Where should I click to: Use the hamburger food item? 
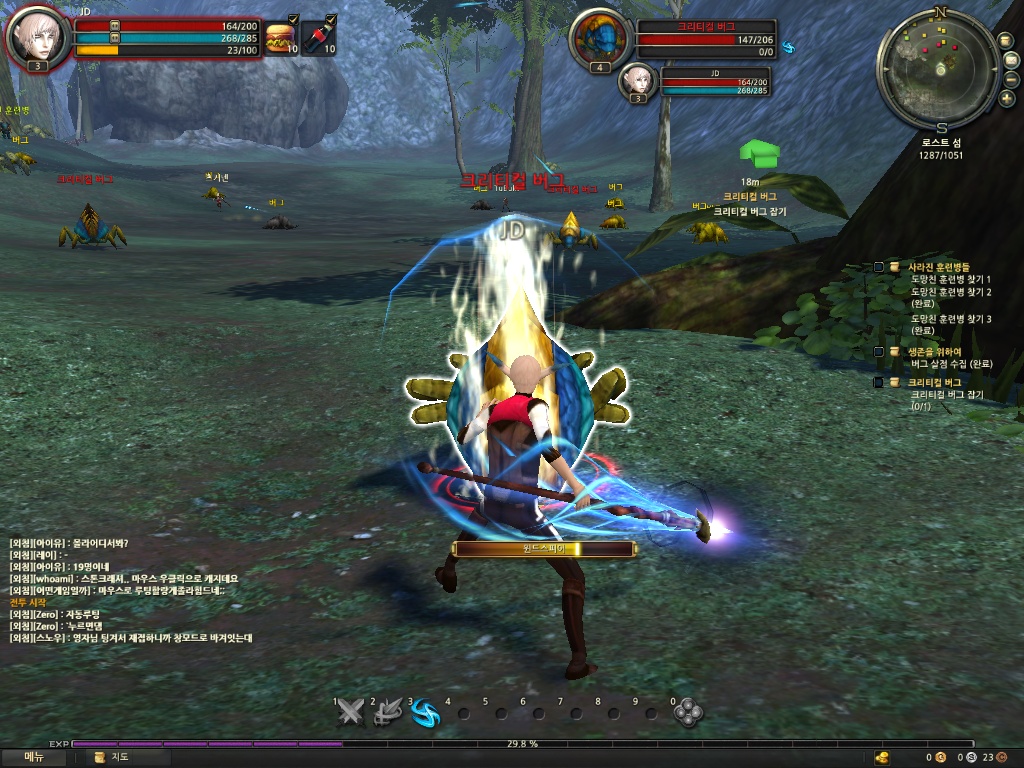279,38
